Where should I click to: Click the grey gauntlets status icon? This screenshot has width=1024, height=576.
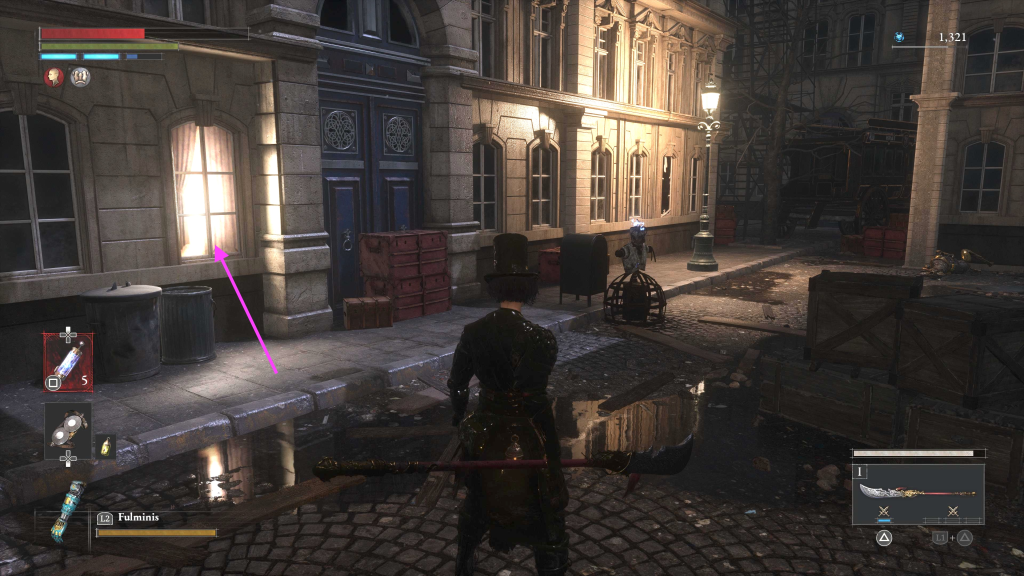tap(81, 76)
